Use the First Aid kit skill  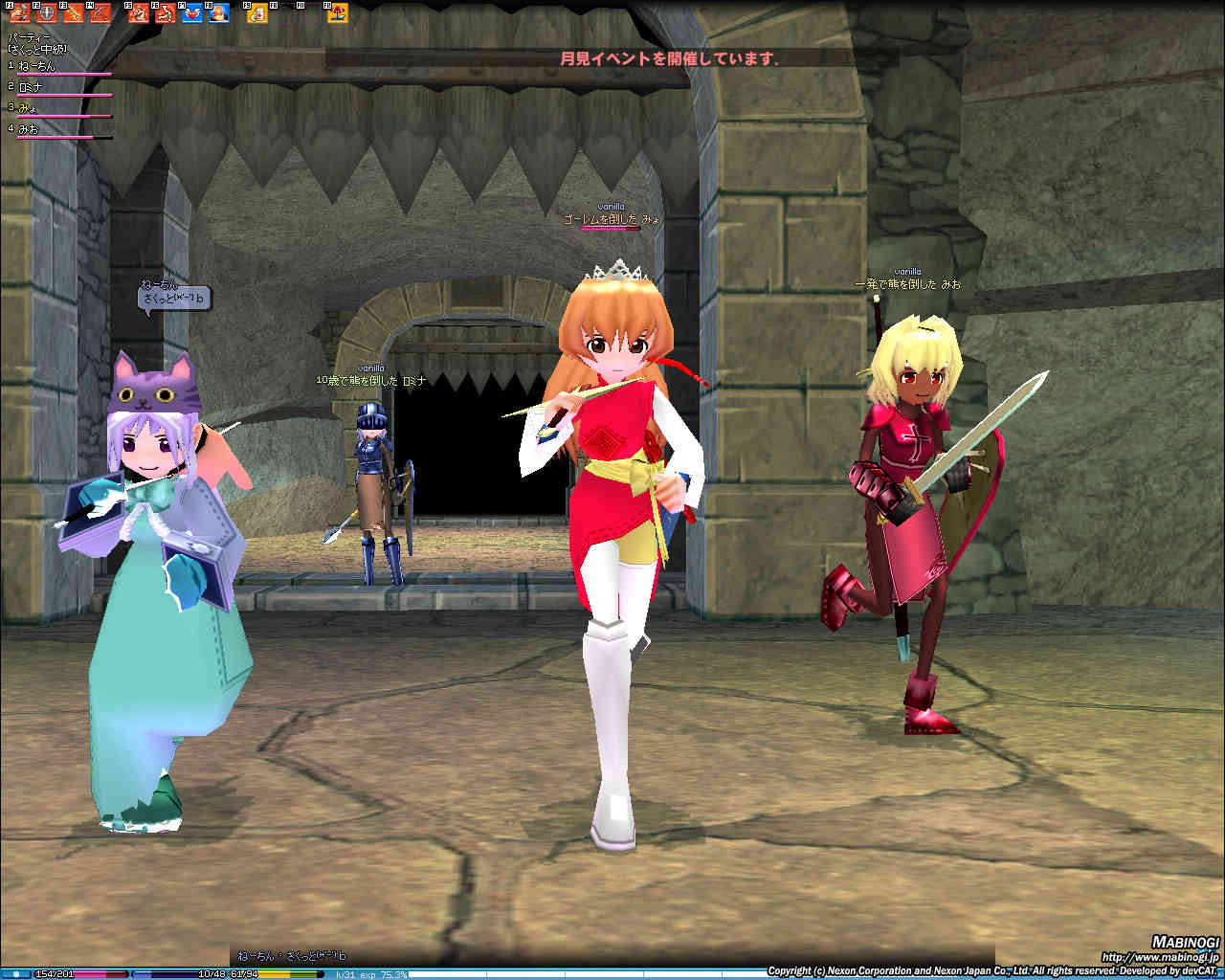coord(257,13)
